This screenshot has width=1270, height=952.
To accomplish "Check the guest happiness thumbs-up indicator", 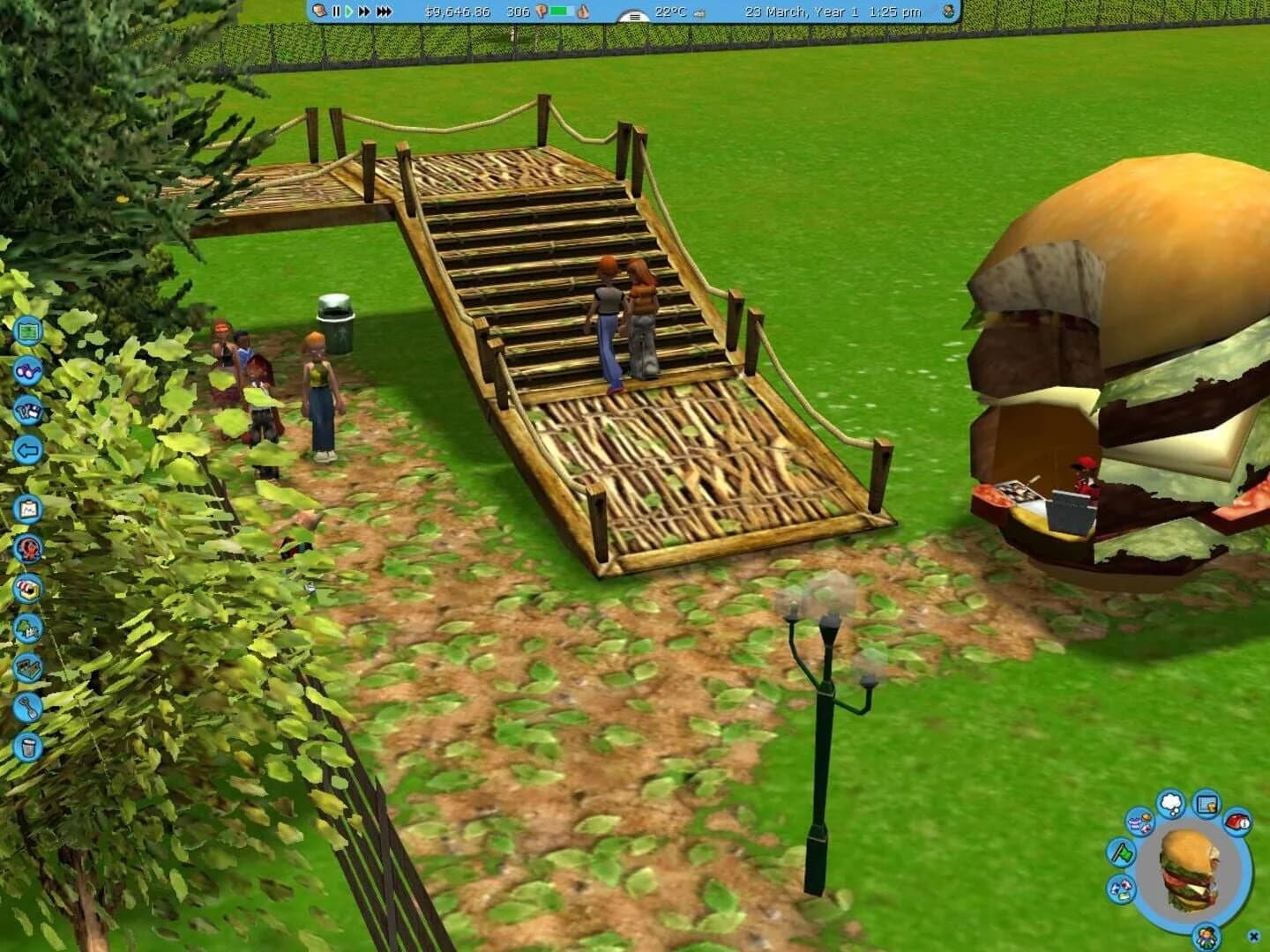I will pos(583,11).
